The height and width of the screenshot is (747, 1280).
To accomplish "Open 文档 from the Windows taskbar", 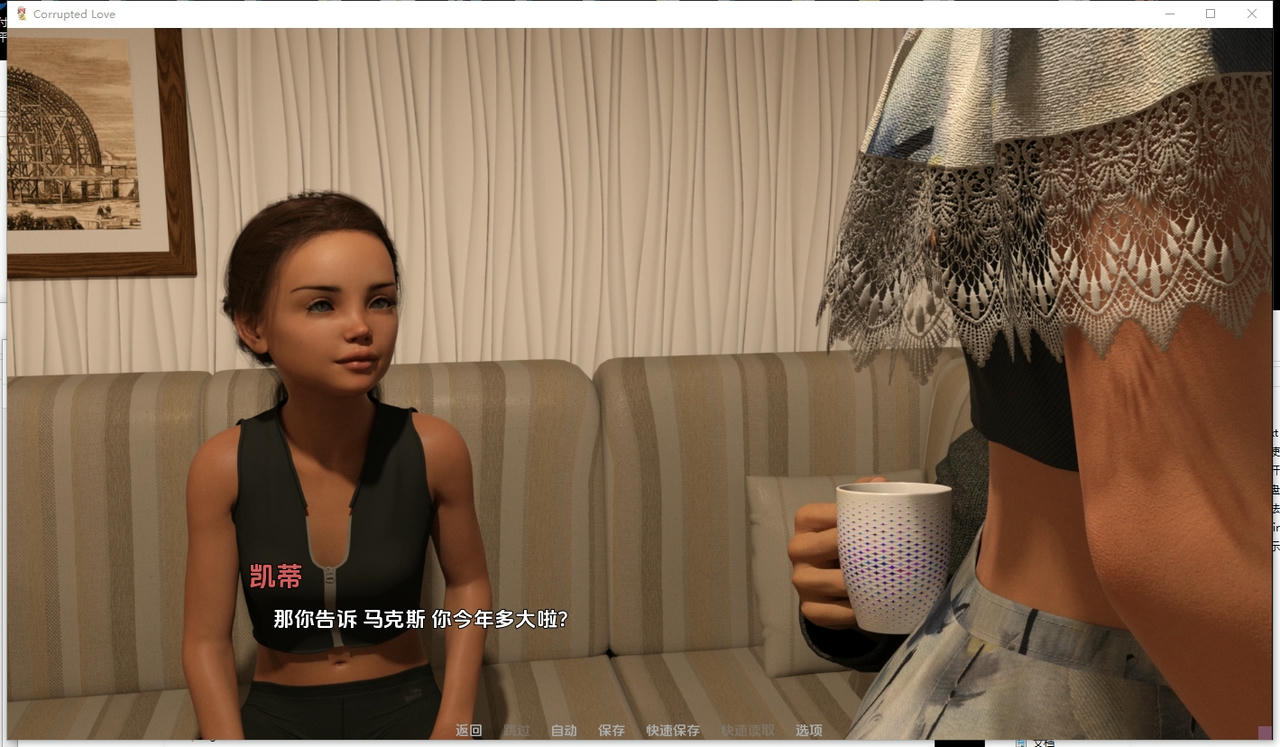I will coord(1047,742).
